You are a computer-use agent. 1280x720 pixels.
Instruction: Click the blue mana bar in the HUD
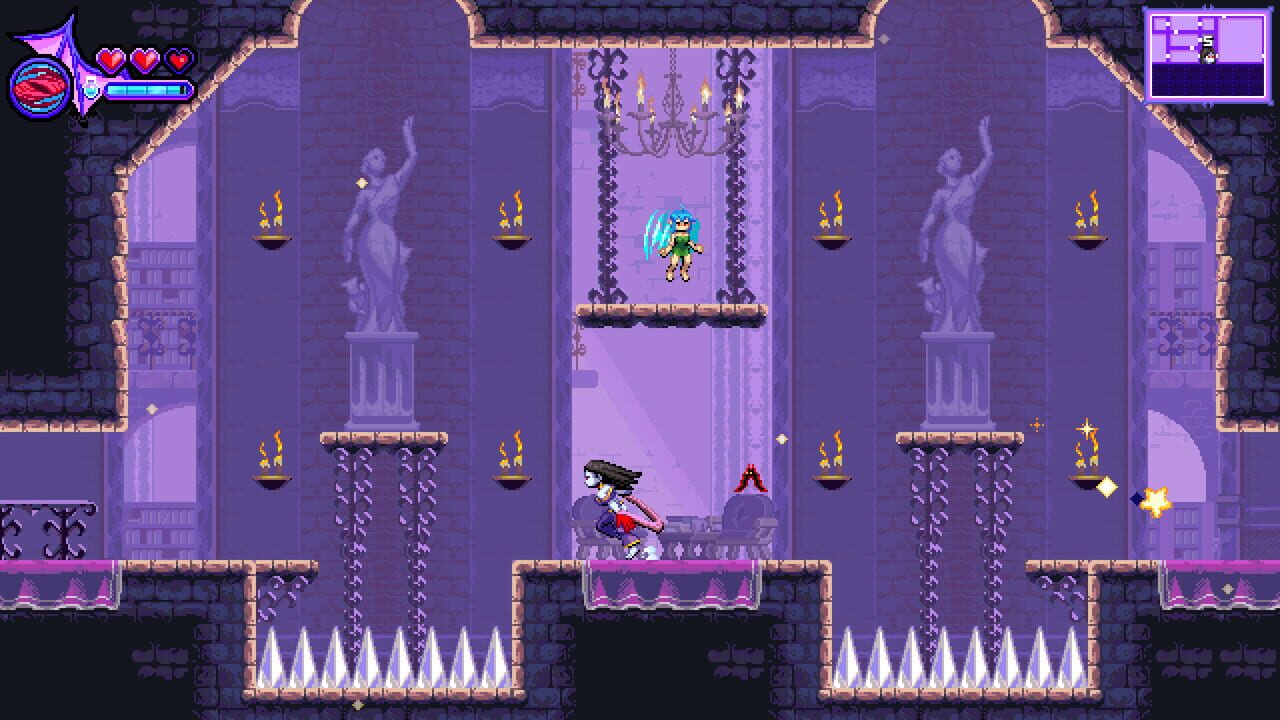click(x=148, y=90)
